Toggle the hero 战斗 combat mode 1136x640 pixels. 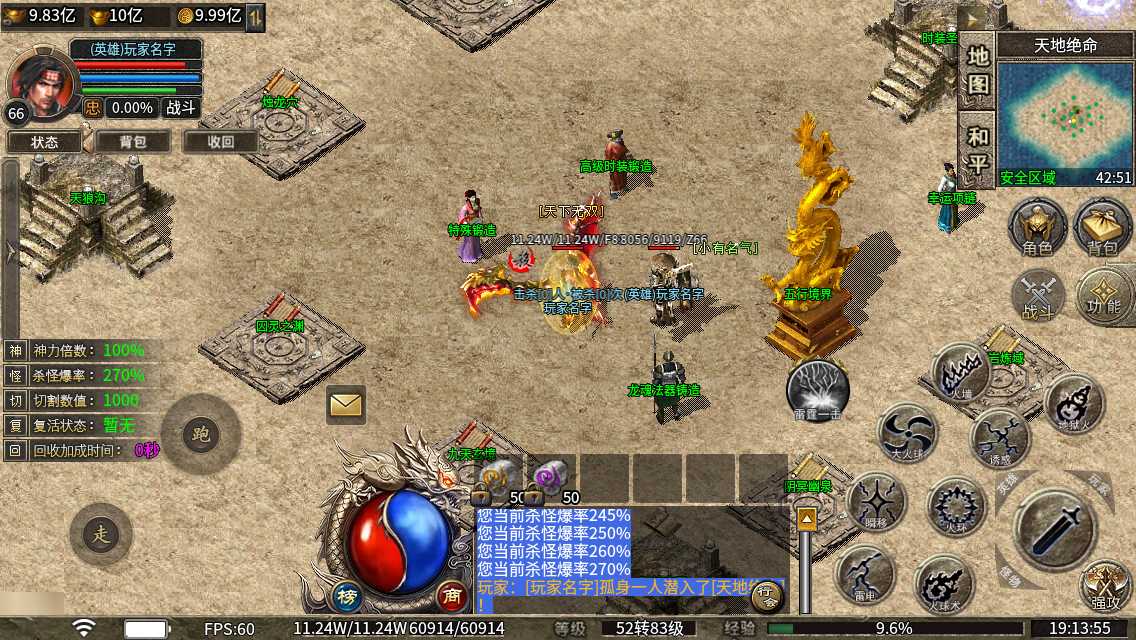click(x=182, y=108)
